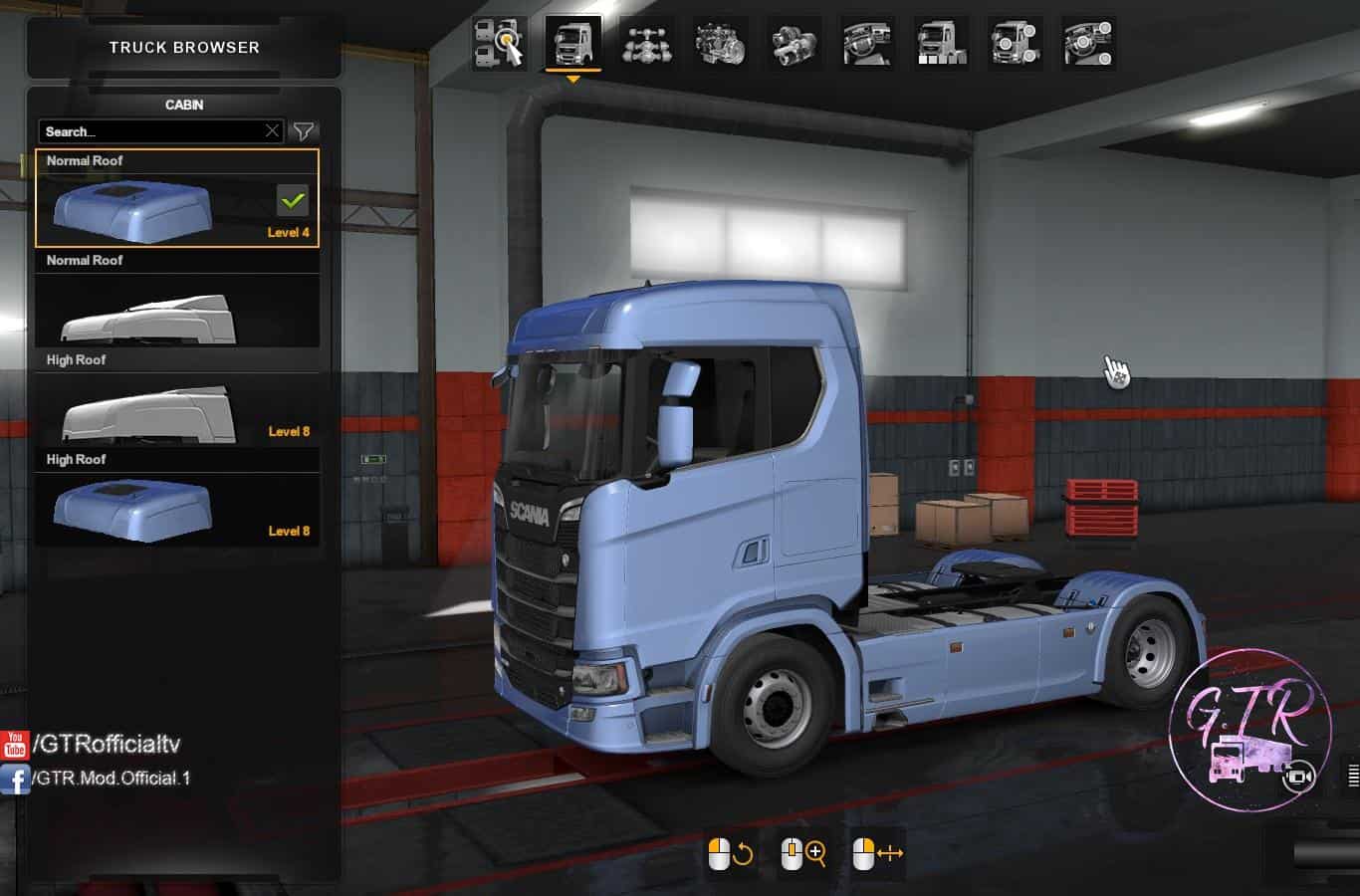Viewport: 1360px width, 896px height.
Task: Open the truck exterior accessories tab
Action: coord(1015,44)
